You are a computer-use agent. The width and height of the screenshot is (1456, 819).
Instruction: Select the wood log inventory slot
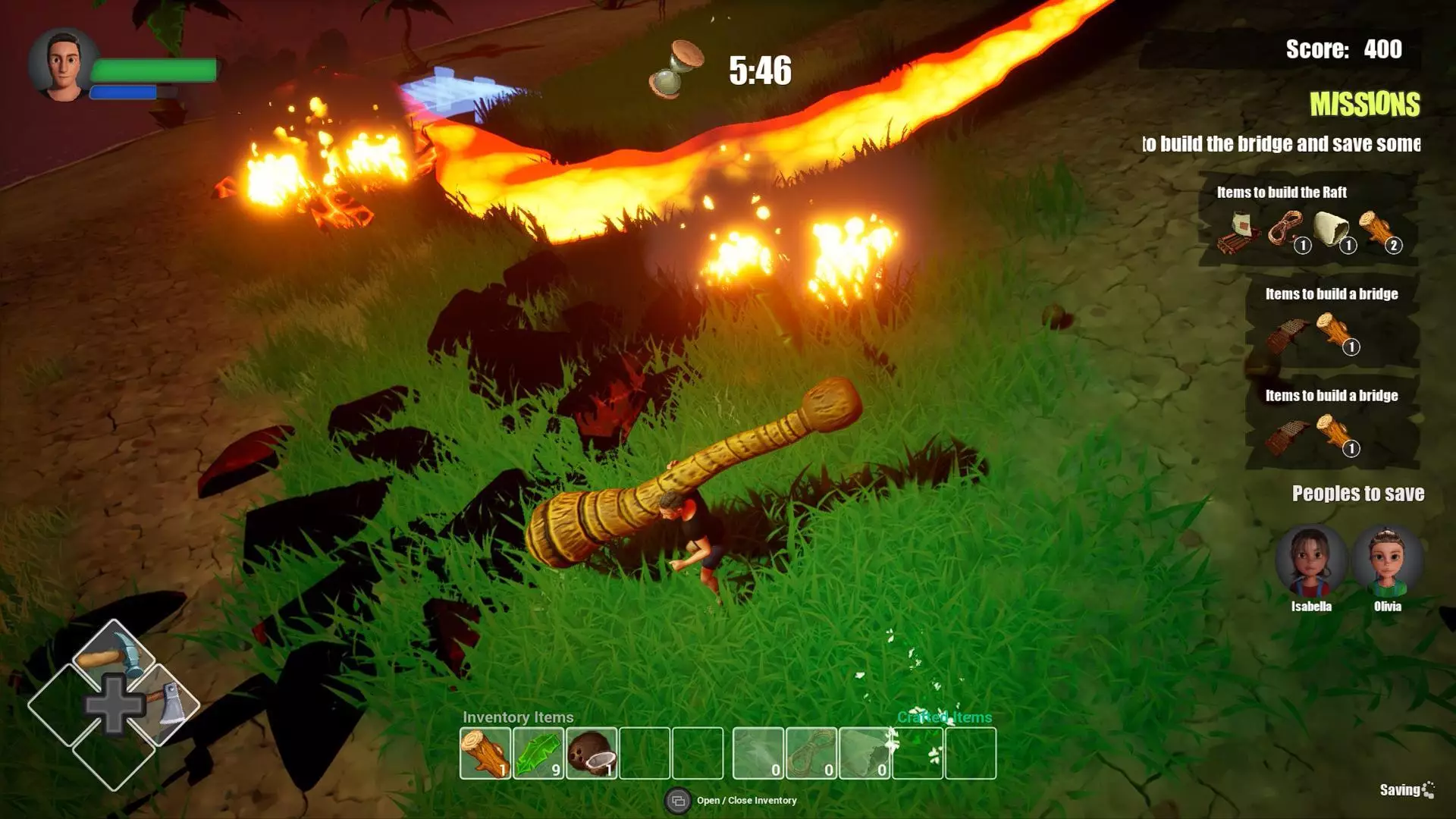[485, 753]
